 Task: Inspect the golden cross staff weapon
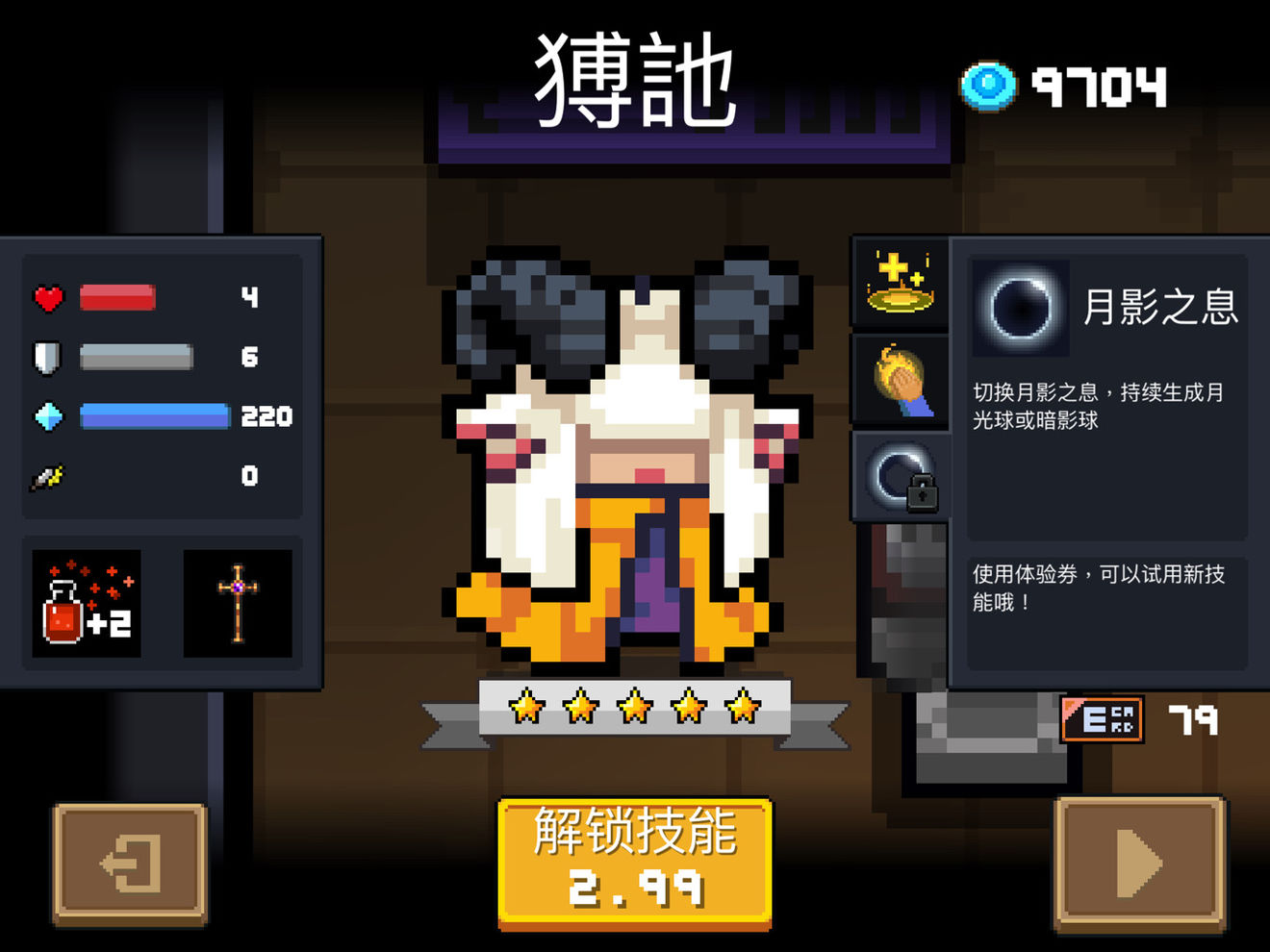tap(238, 604)
